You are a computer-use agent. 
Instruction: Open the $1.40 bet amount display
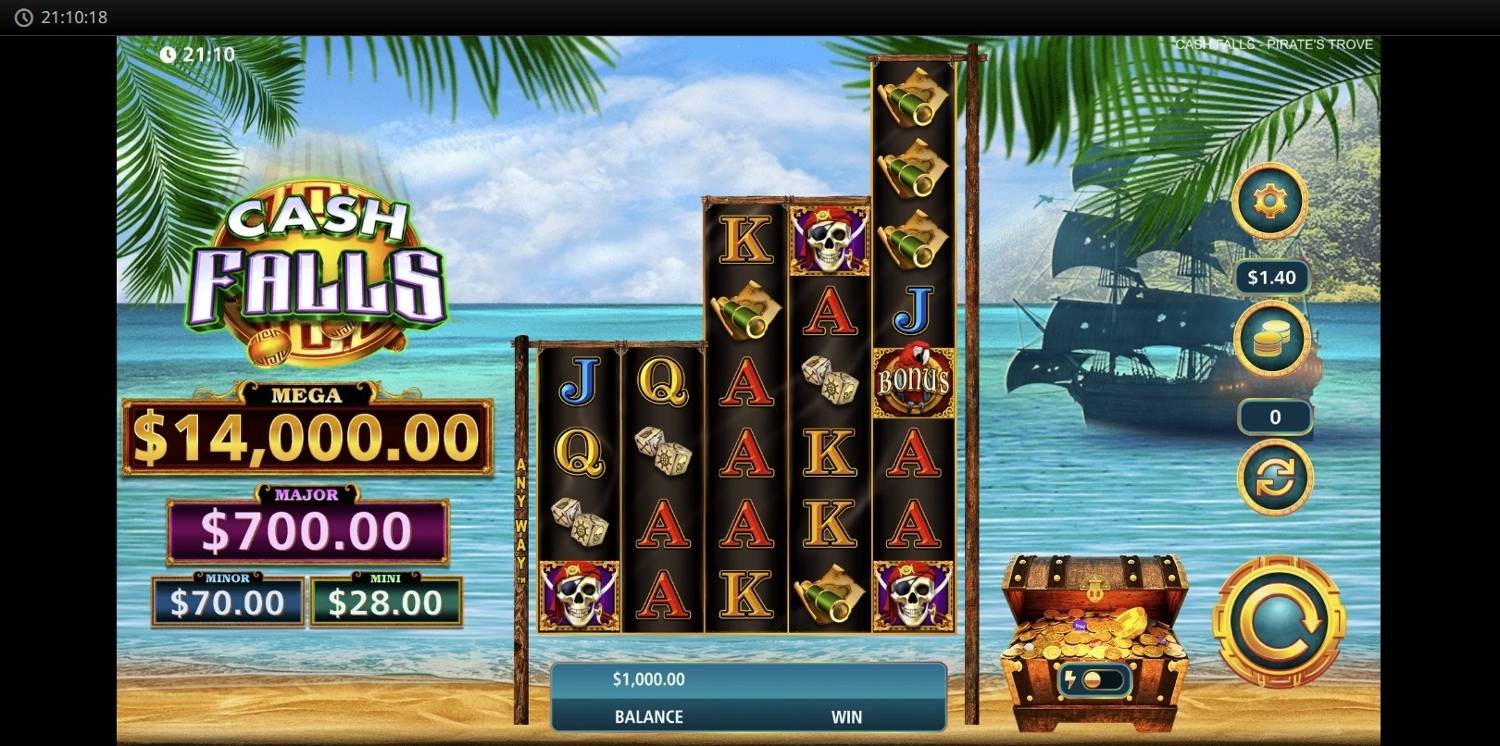click(1271, 276)
